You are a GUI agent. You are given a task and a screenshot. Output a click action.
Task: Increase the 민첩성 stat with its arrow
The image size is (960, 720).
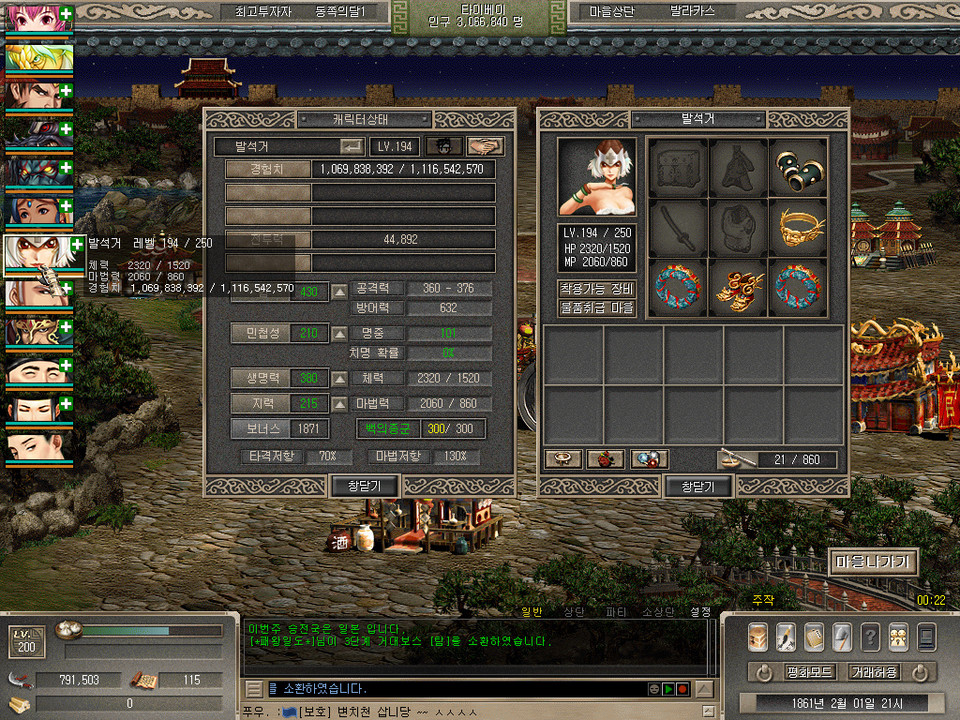pyautogui.click(x=340, y=333)
